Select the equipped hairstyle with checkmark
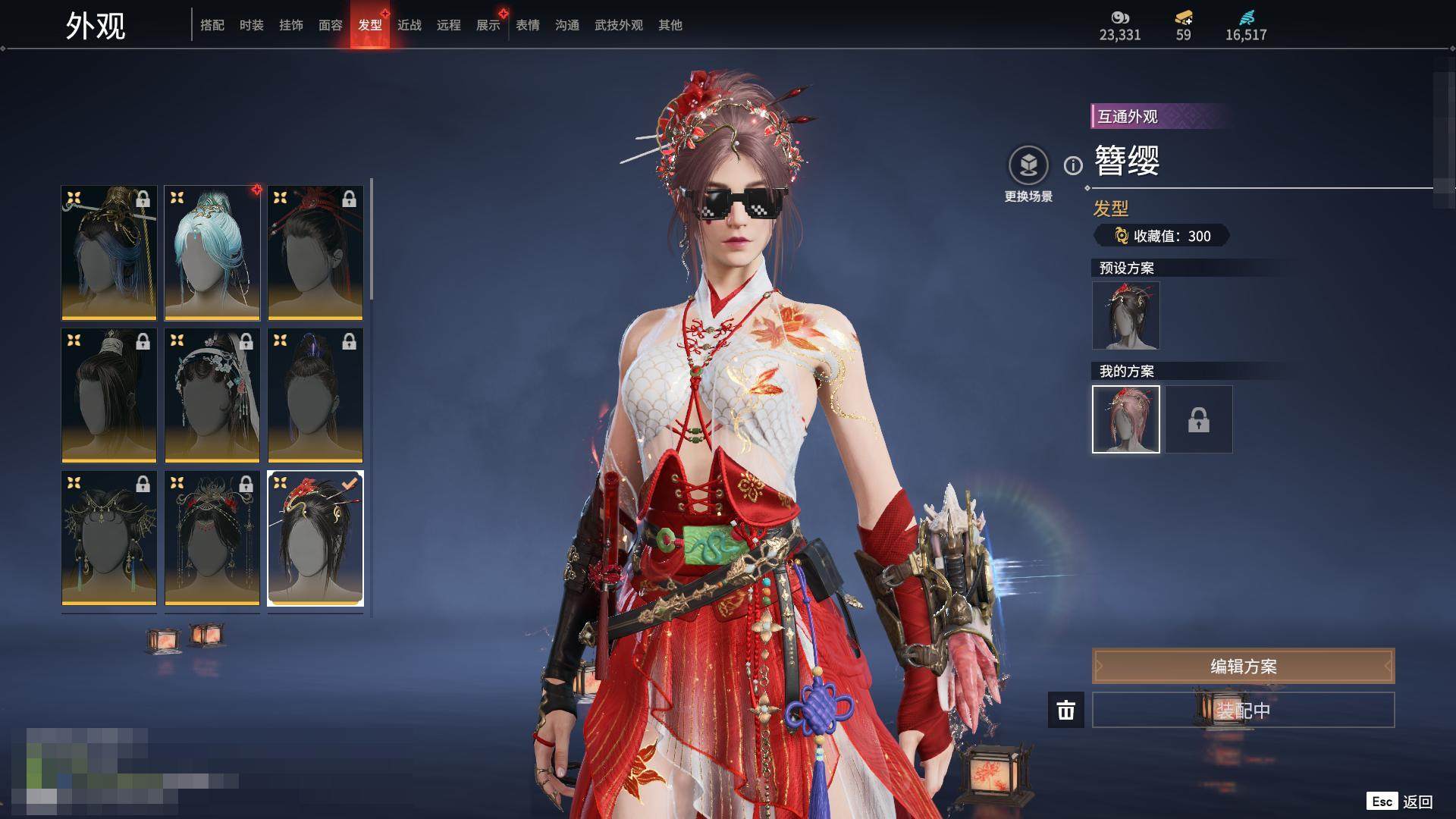This screenshot has height=819, width=1456. click(315, 538)
